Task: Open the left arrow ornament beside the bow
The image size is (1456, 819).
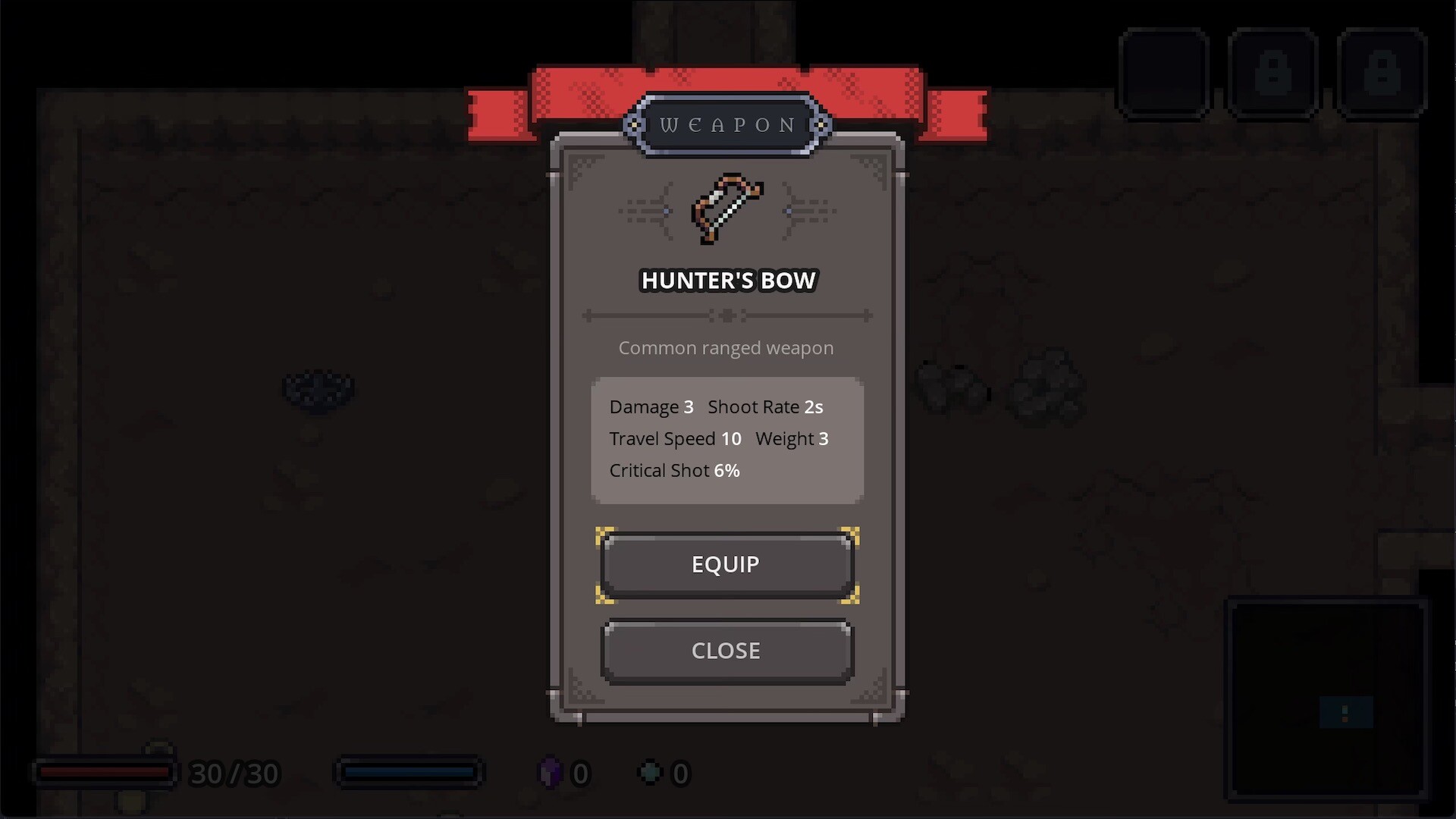Action: click(649, 210)
